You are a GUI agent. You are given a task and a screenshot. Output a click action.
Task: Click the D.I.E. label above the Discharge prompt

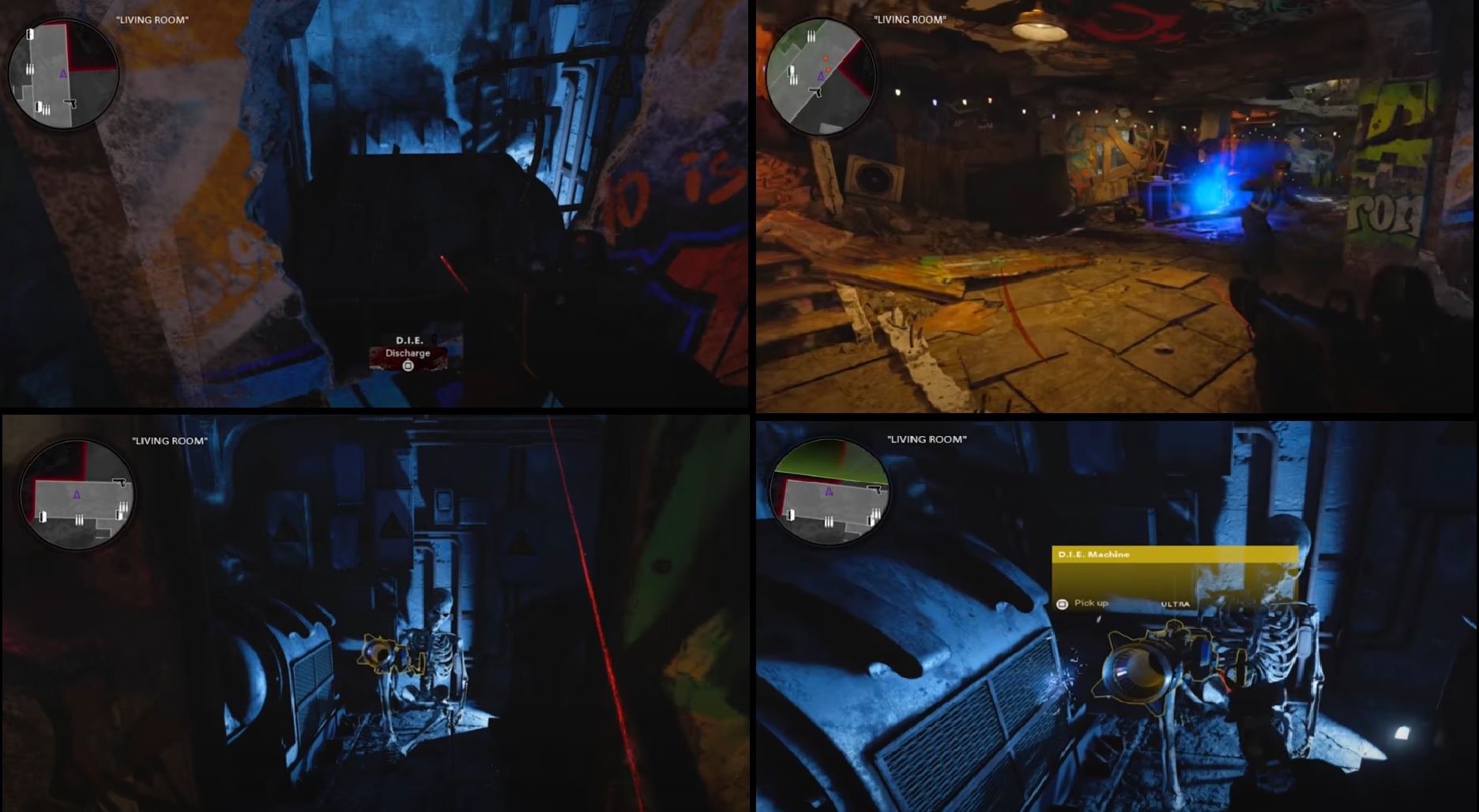pos(408,340)
